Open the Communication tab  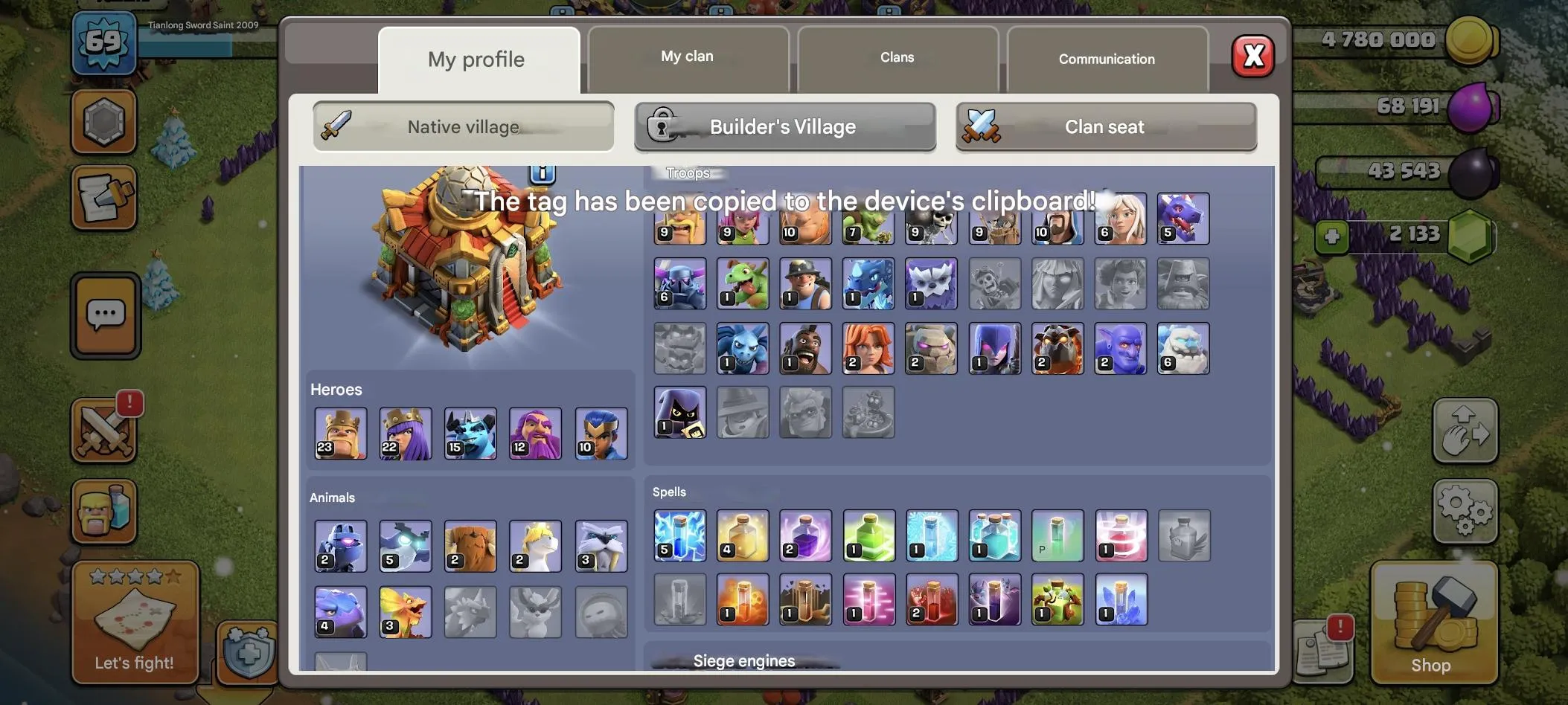pyautogui.click(x=1107, y=59)
